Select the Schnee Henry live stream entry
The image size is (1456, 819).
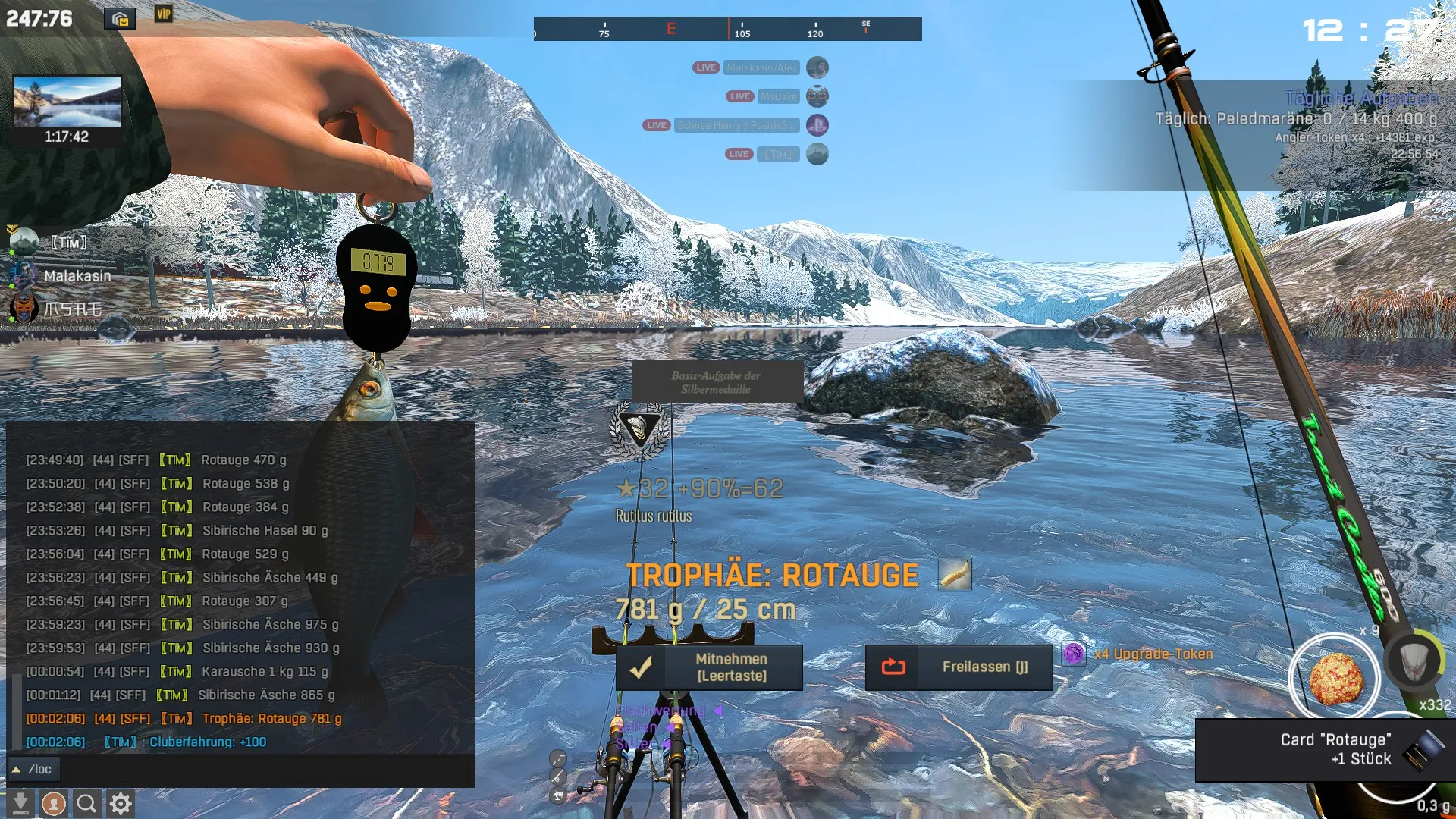(736, 125)
